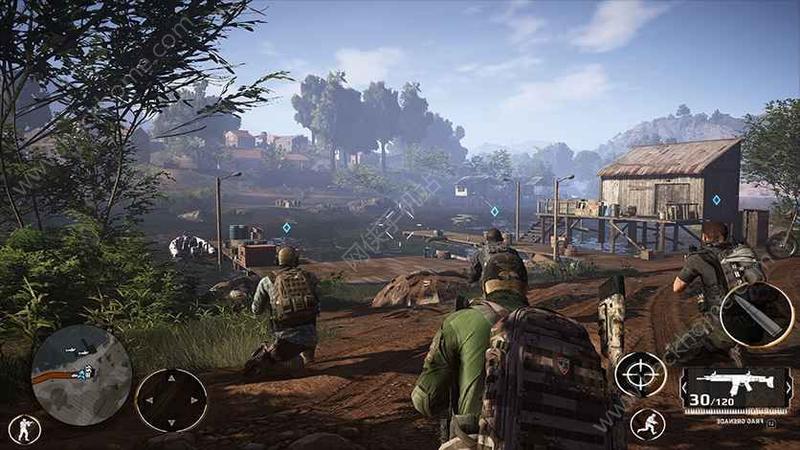Screen dimensions: 800x450
Task: Open the circular minimap
Action: tap(81, 375)
